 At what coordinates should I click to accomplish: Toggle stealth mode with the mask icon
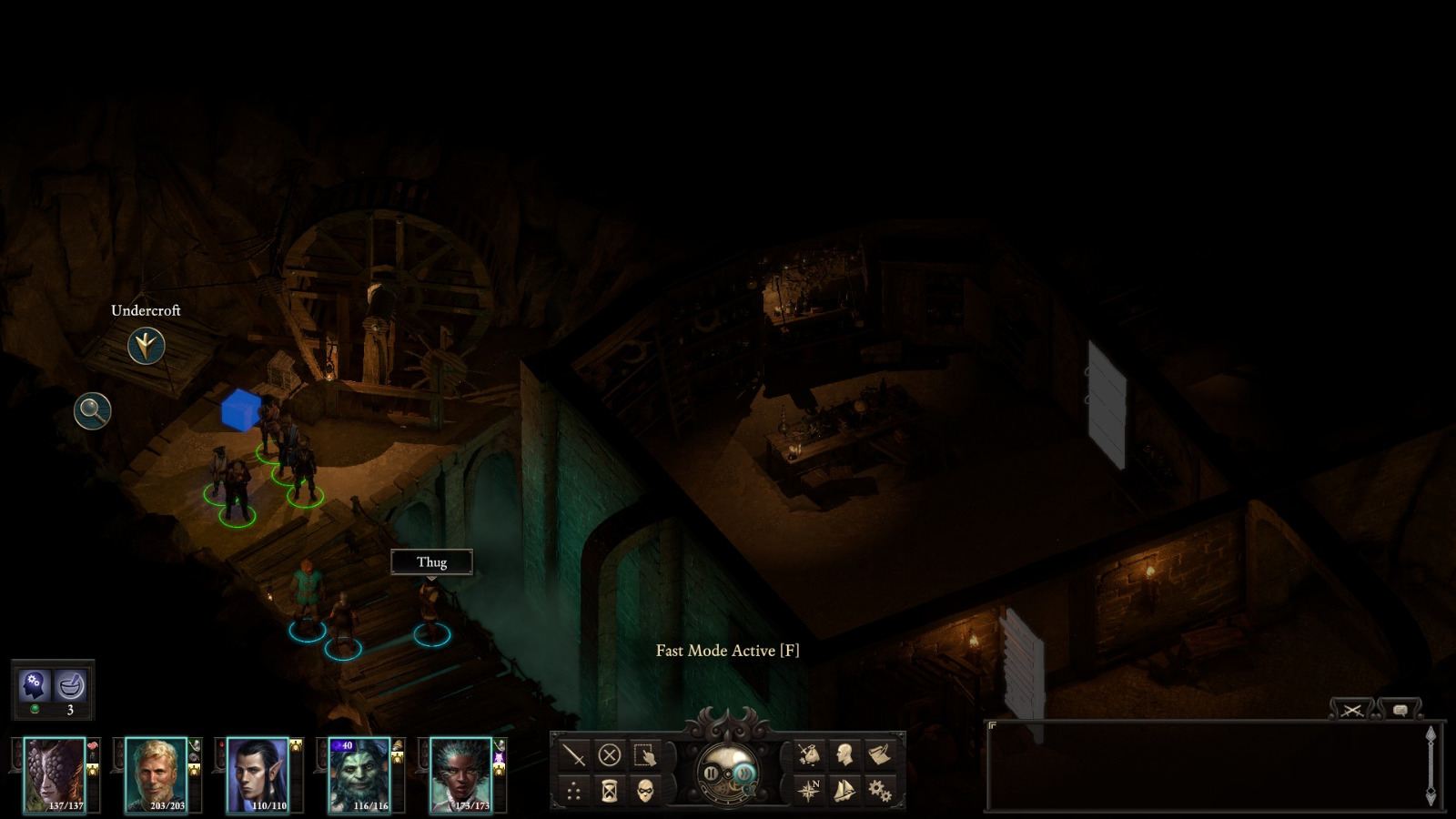pyautogui.click(x=645, y=790)
